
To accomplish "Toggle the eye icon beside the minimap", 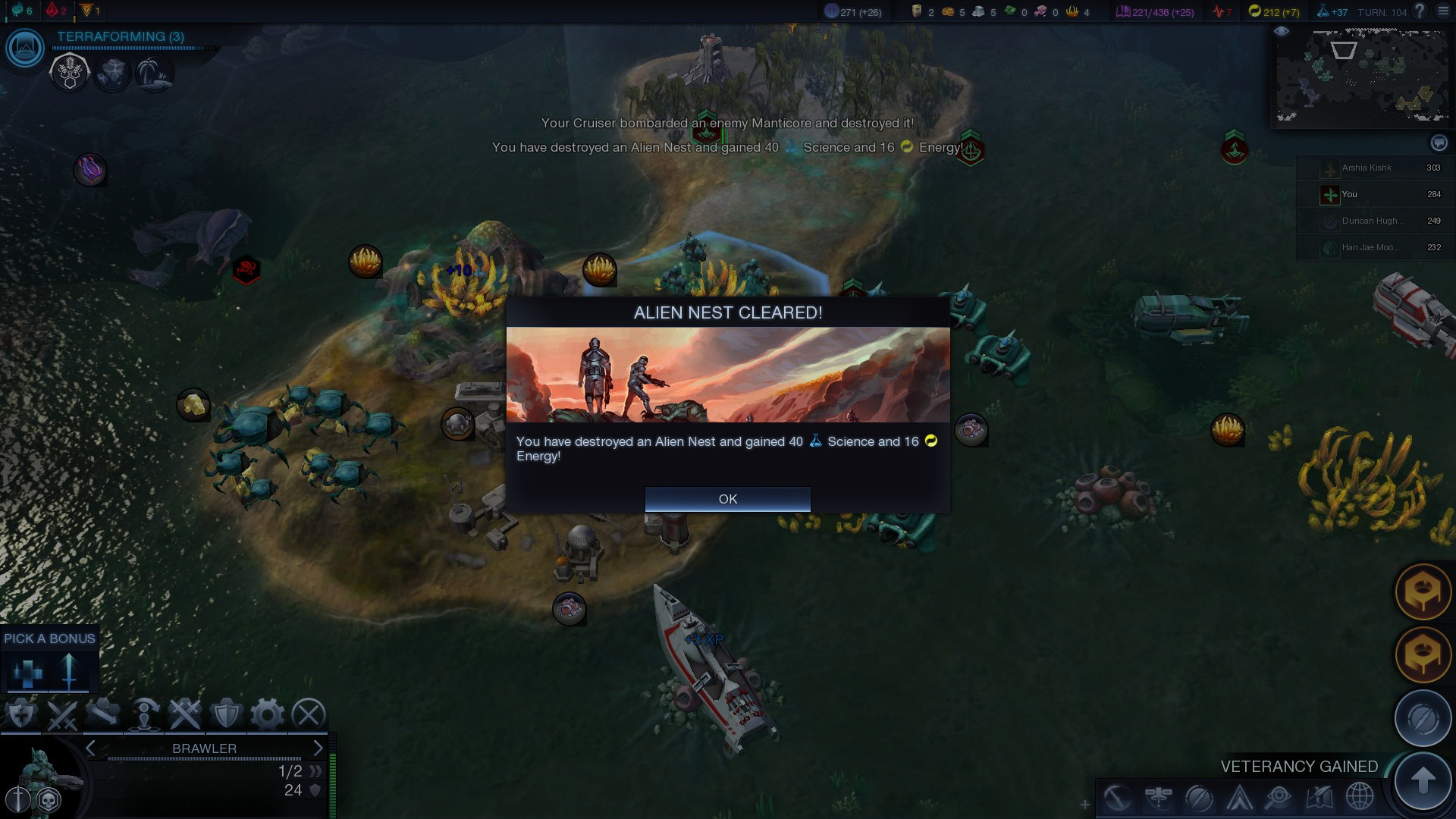I will point(1282,32).
